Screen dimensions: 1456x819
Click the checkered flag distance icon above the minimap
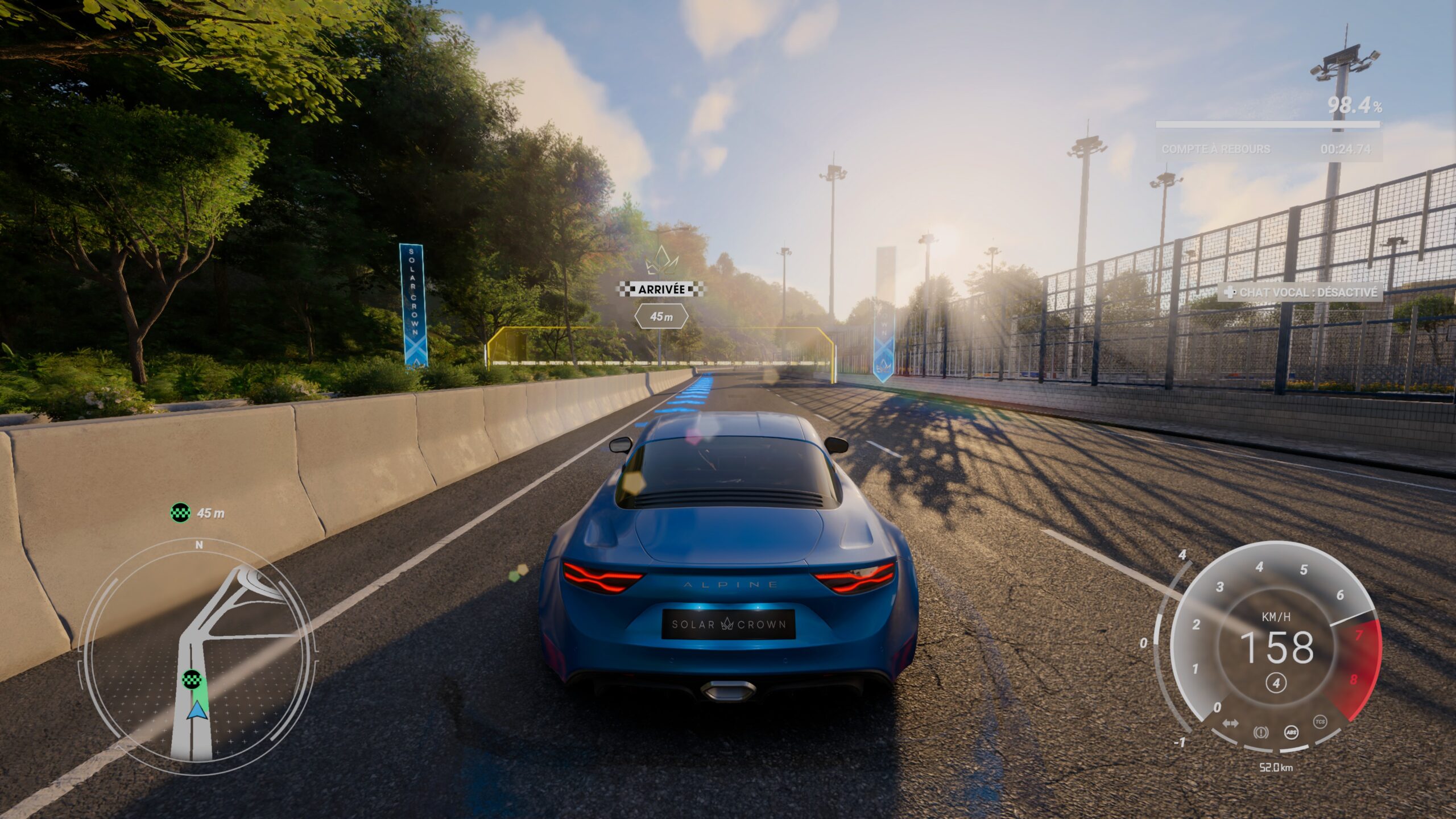(x=180, y=512)
